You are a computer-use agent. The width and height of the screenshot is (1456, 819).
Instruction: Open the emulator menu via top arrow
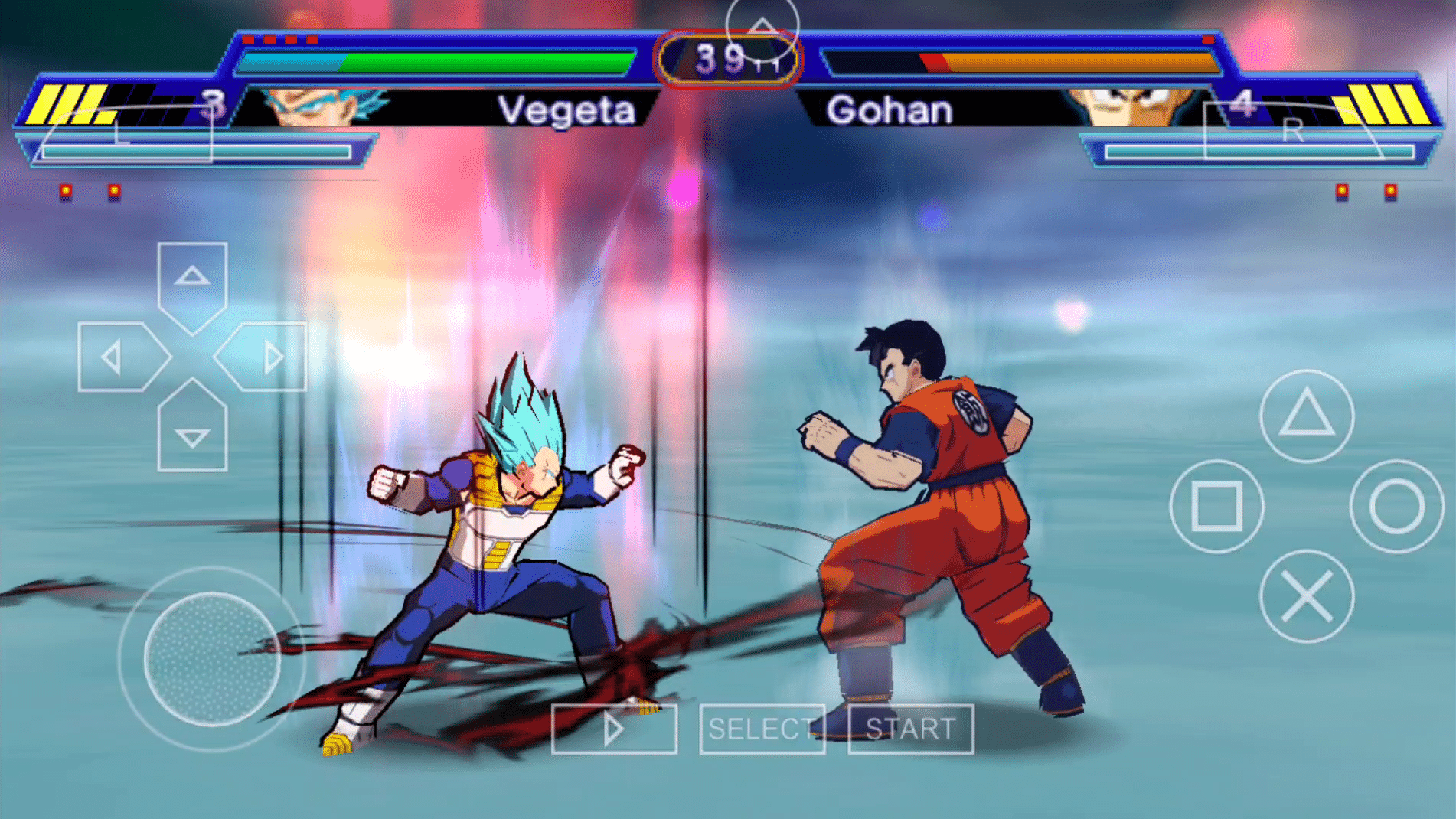(762, 28)
